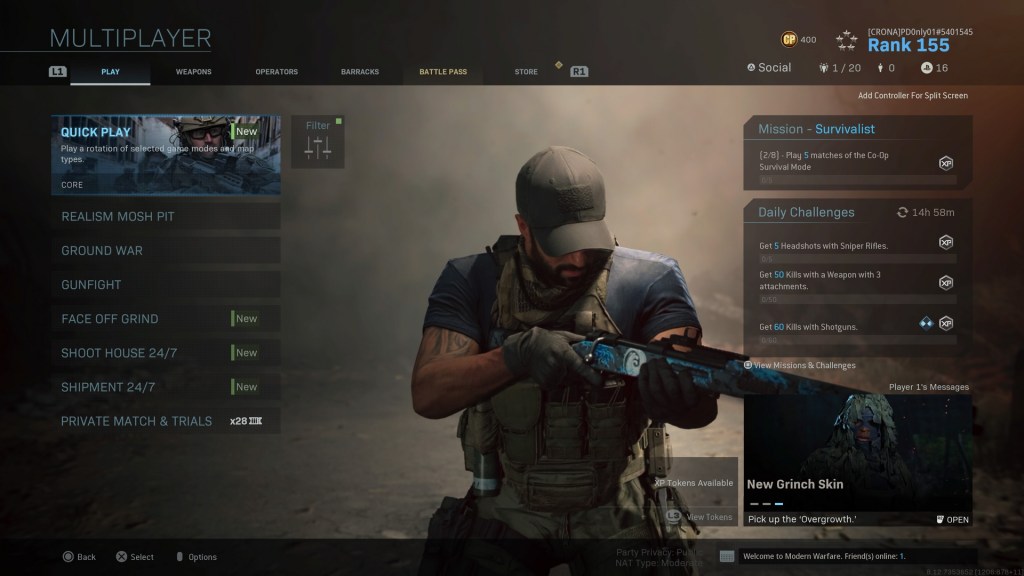Select Face Off Grind mode
The height and width of the screenshot is (576, 1024).
pyautogui.click(x=166, y=319)
